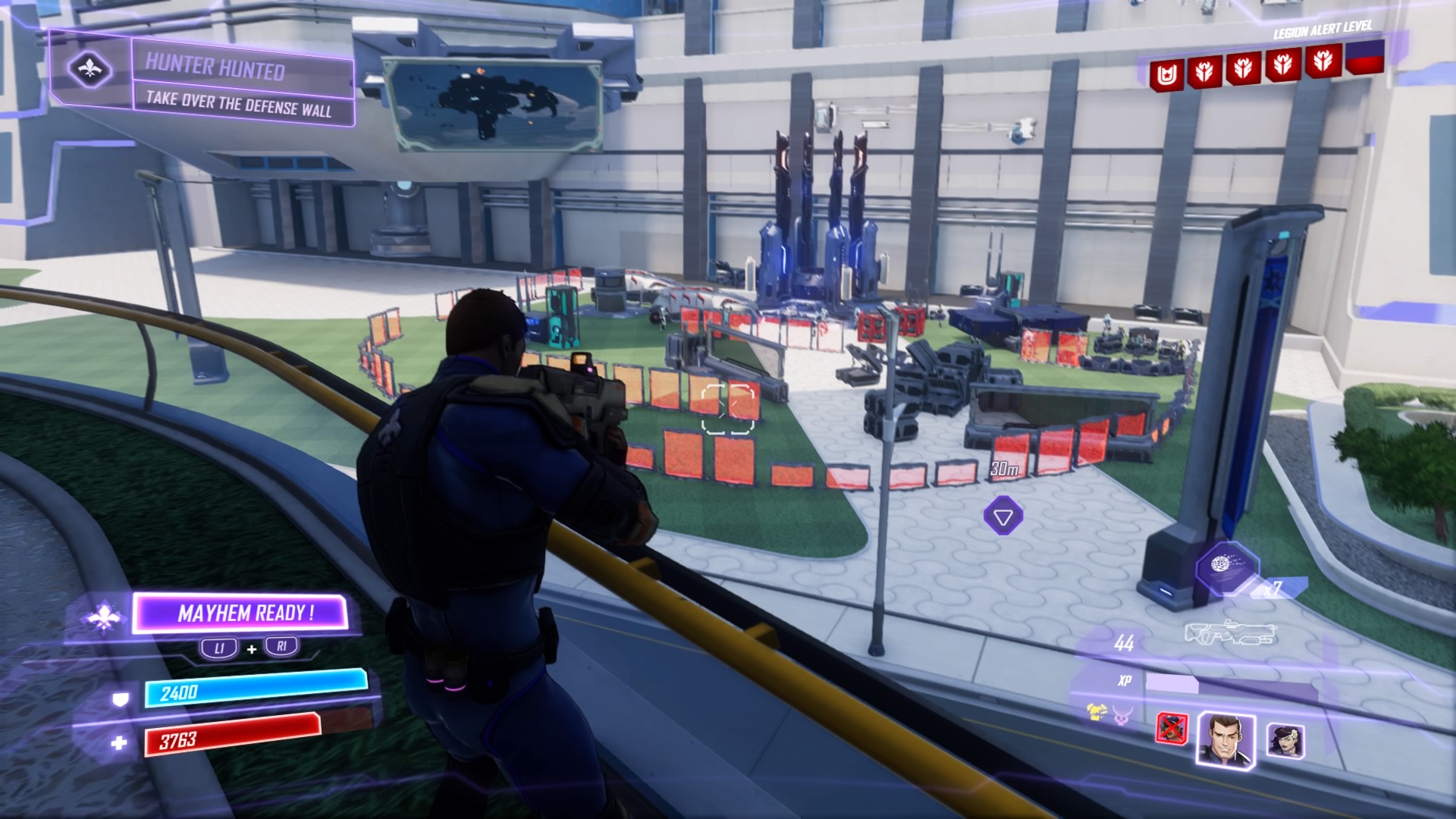Click the fleur-de-lis mission emblem
The image size is (1456, 819).
(x=90, y=70)
